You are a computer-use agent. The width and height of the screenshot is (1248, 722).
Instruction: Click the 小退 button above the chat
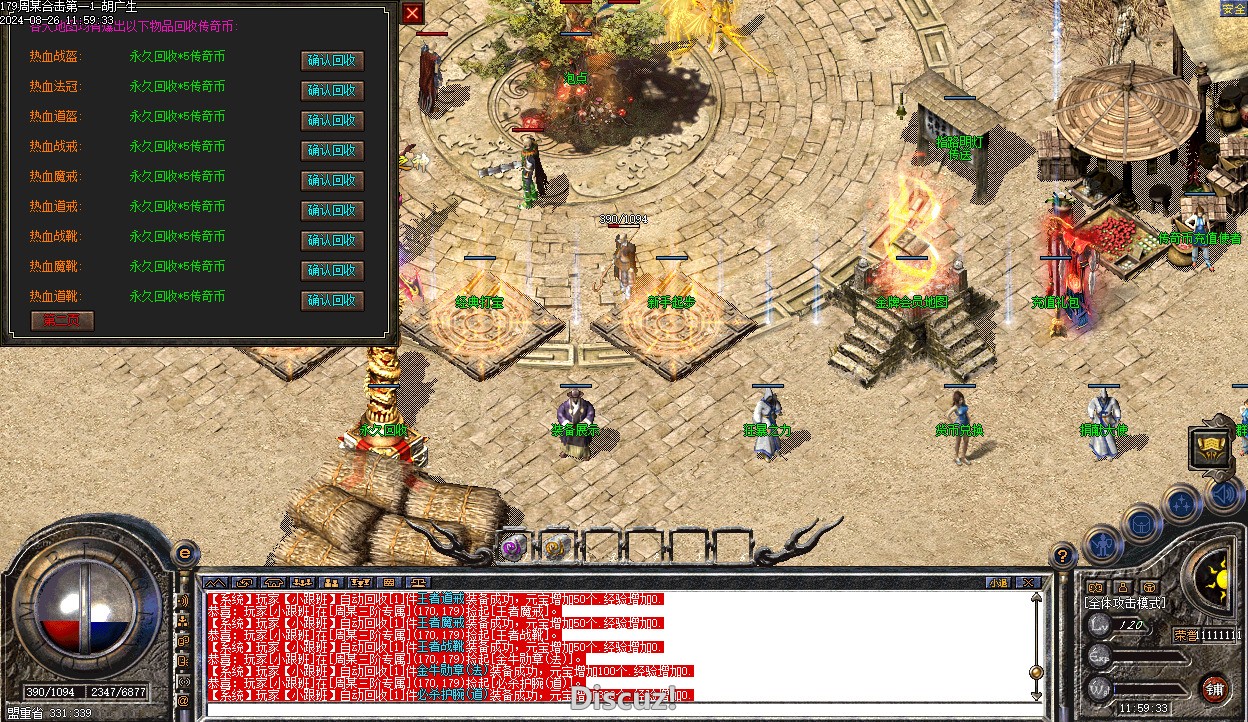click(998, 582)
